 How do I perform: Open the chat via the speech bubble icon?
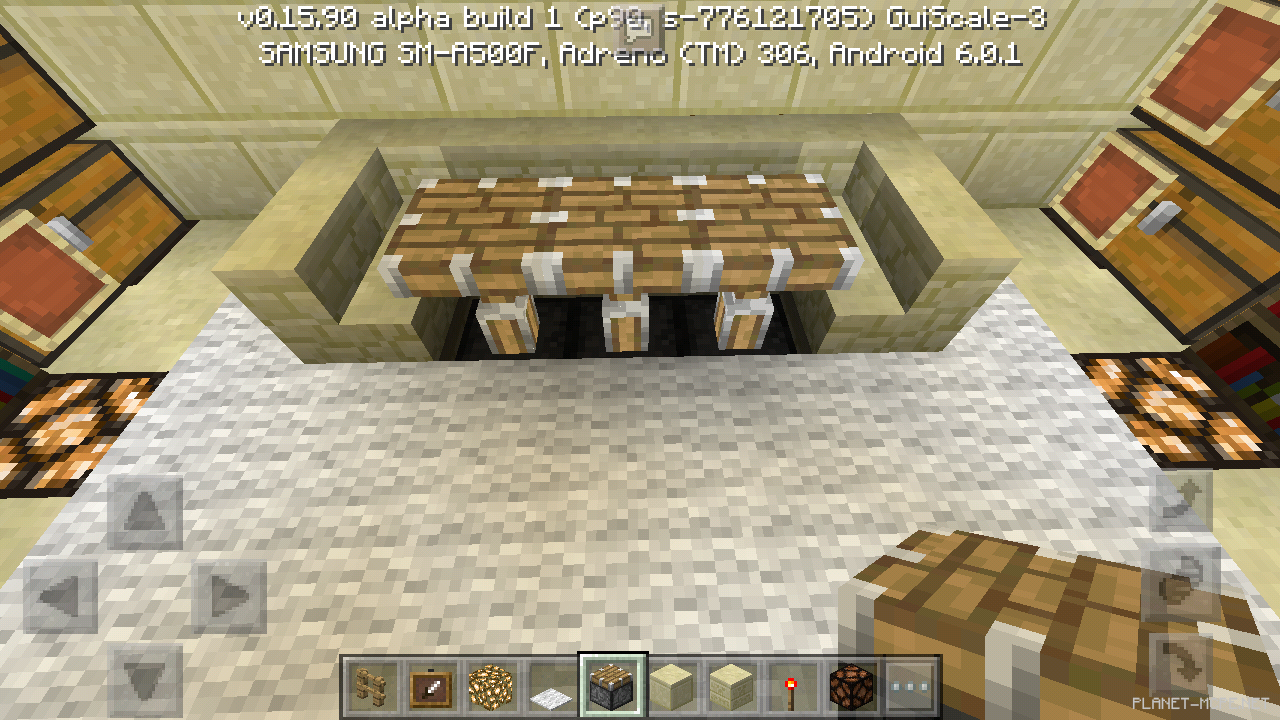pyautogui.click(x=641, y=22)
